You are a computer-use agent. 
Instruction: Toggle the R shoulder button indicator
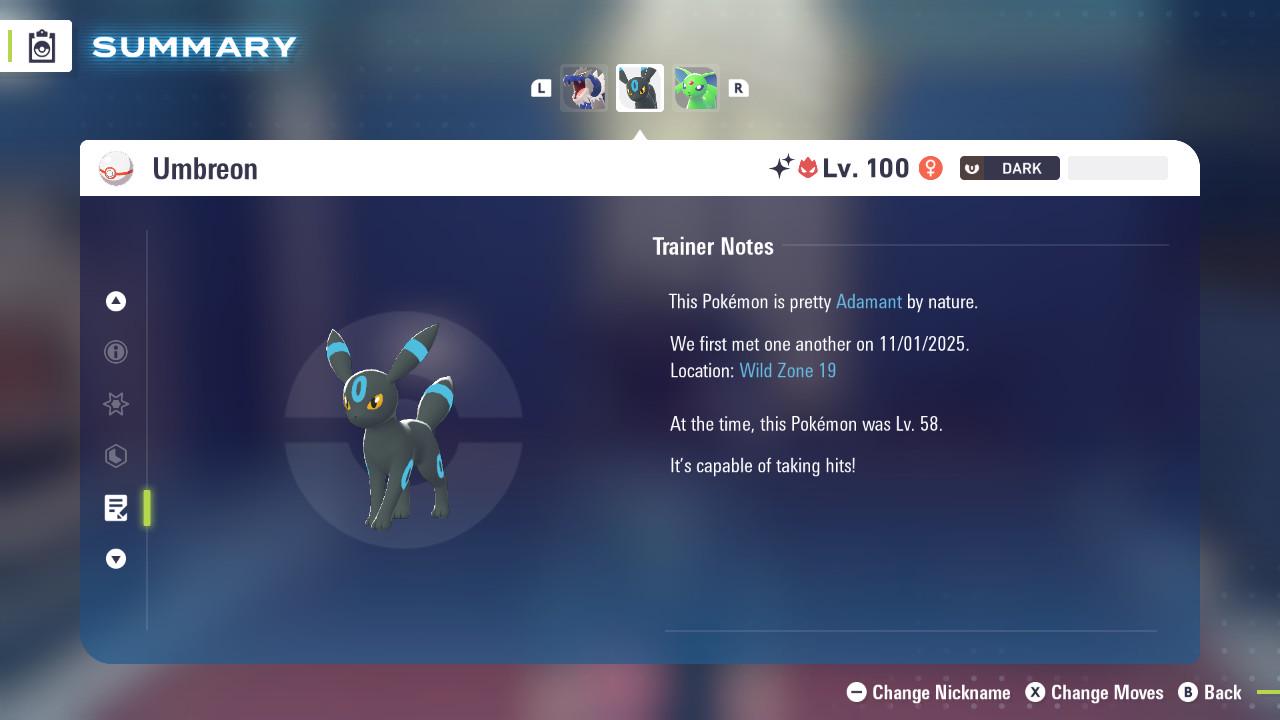click(x=738, y=88)
